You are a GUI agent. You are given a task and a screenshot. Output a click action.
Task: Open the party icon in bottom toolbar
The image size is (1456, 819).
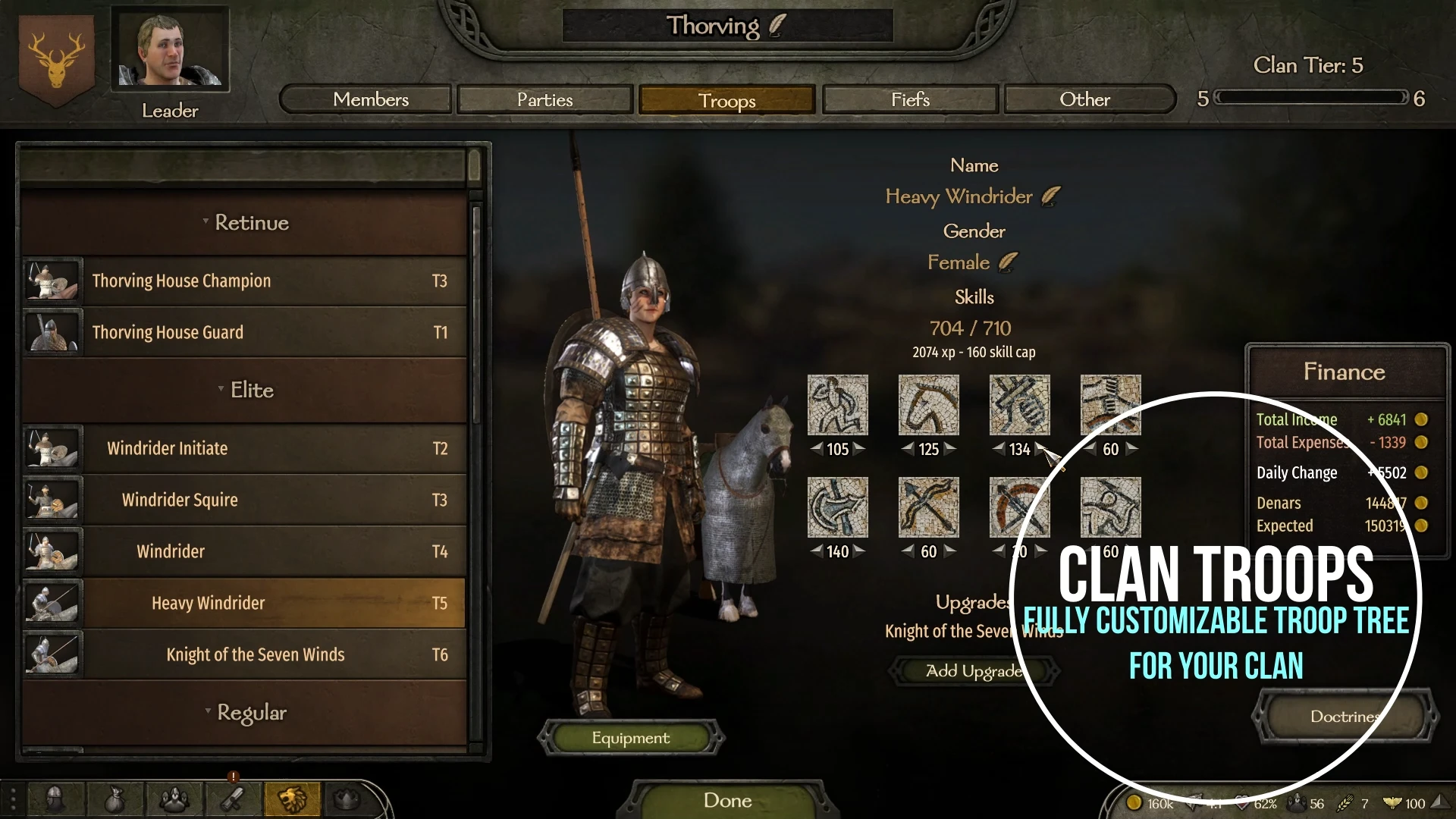point(174,798)
